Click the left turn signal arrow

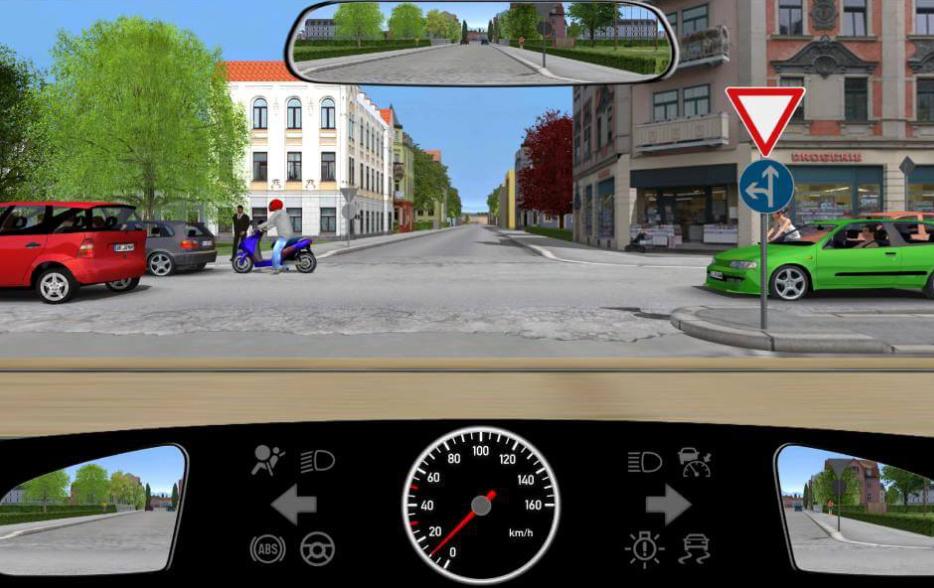point(293,504)
